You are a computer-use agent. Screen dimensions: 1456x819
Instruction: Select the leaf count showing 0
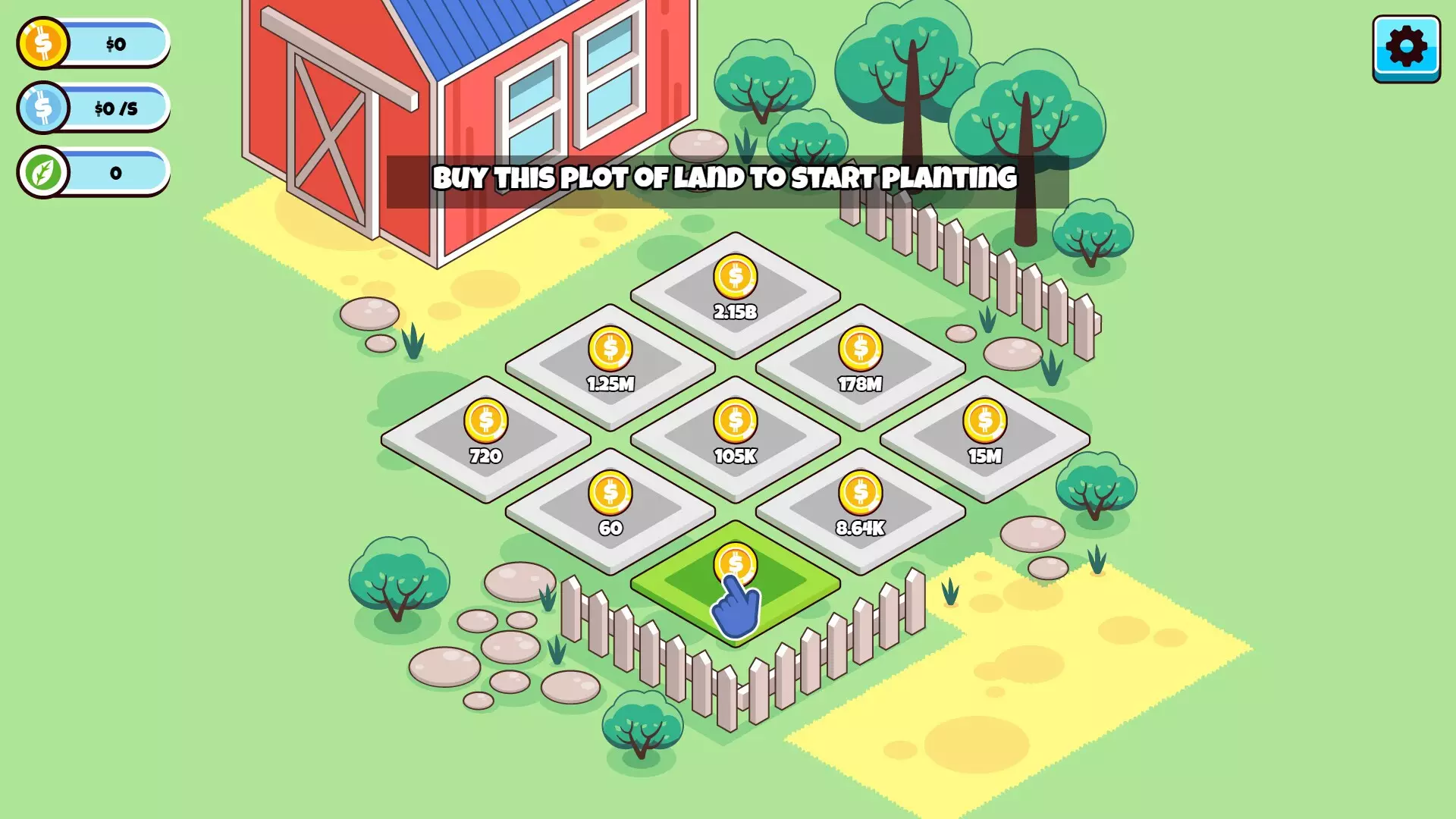(114, 172)
